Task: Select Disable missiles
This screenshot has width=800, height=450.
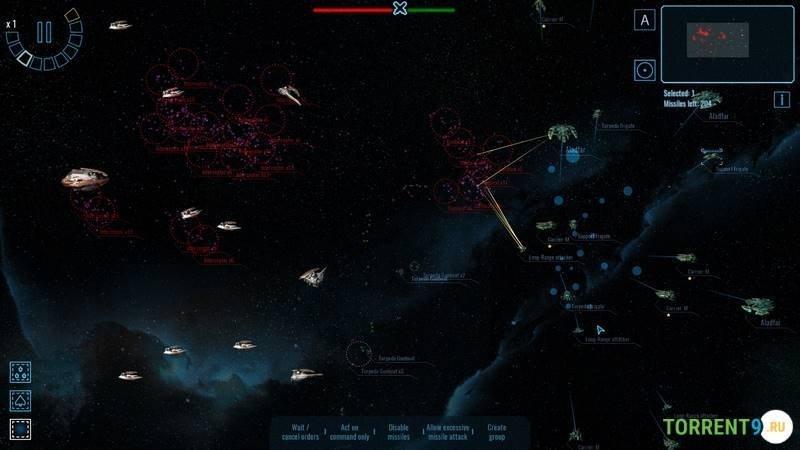Action: pyautogui.click(x=398, y=432)
